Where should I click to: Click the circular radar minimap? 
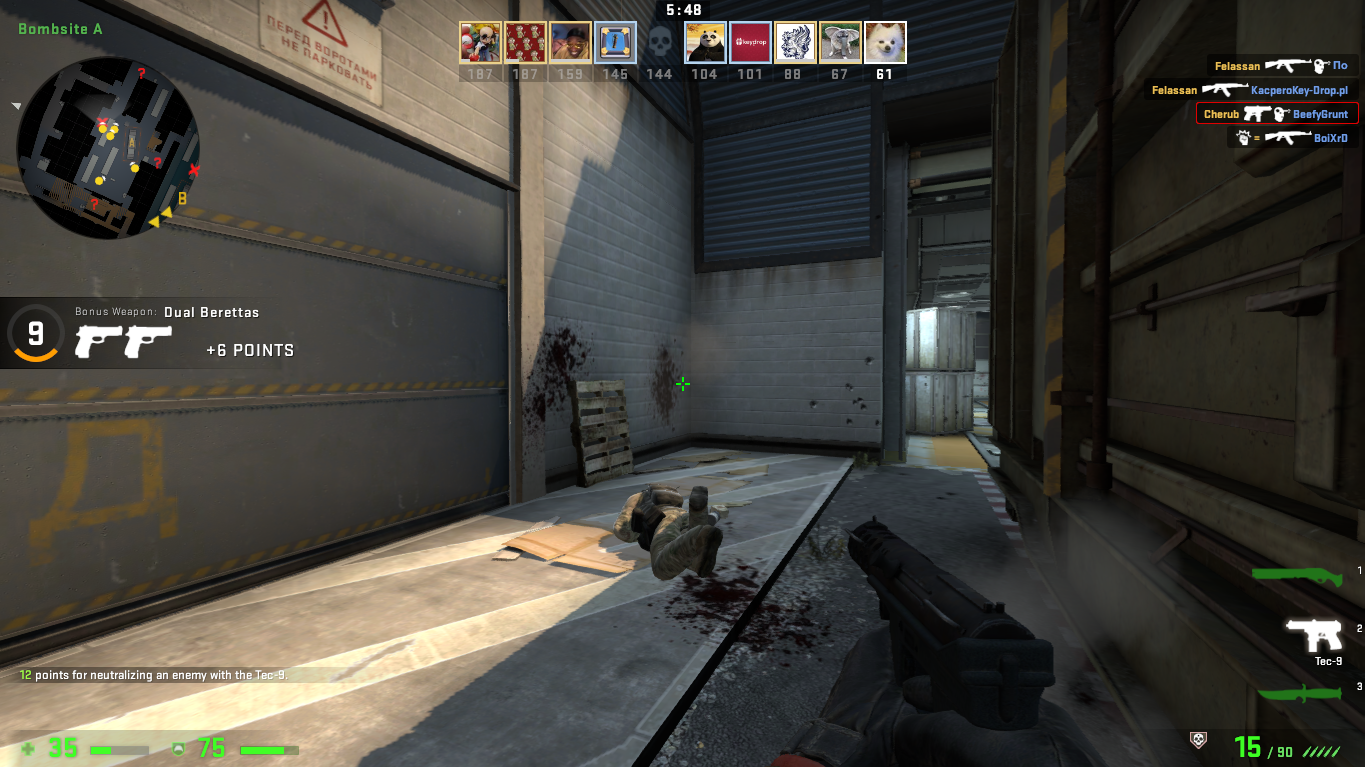coord(108,147)
